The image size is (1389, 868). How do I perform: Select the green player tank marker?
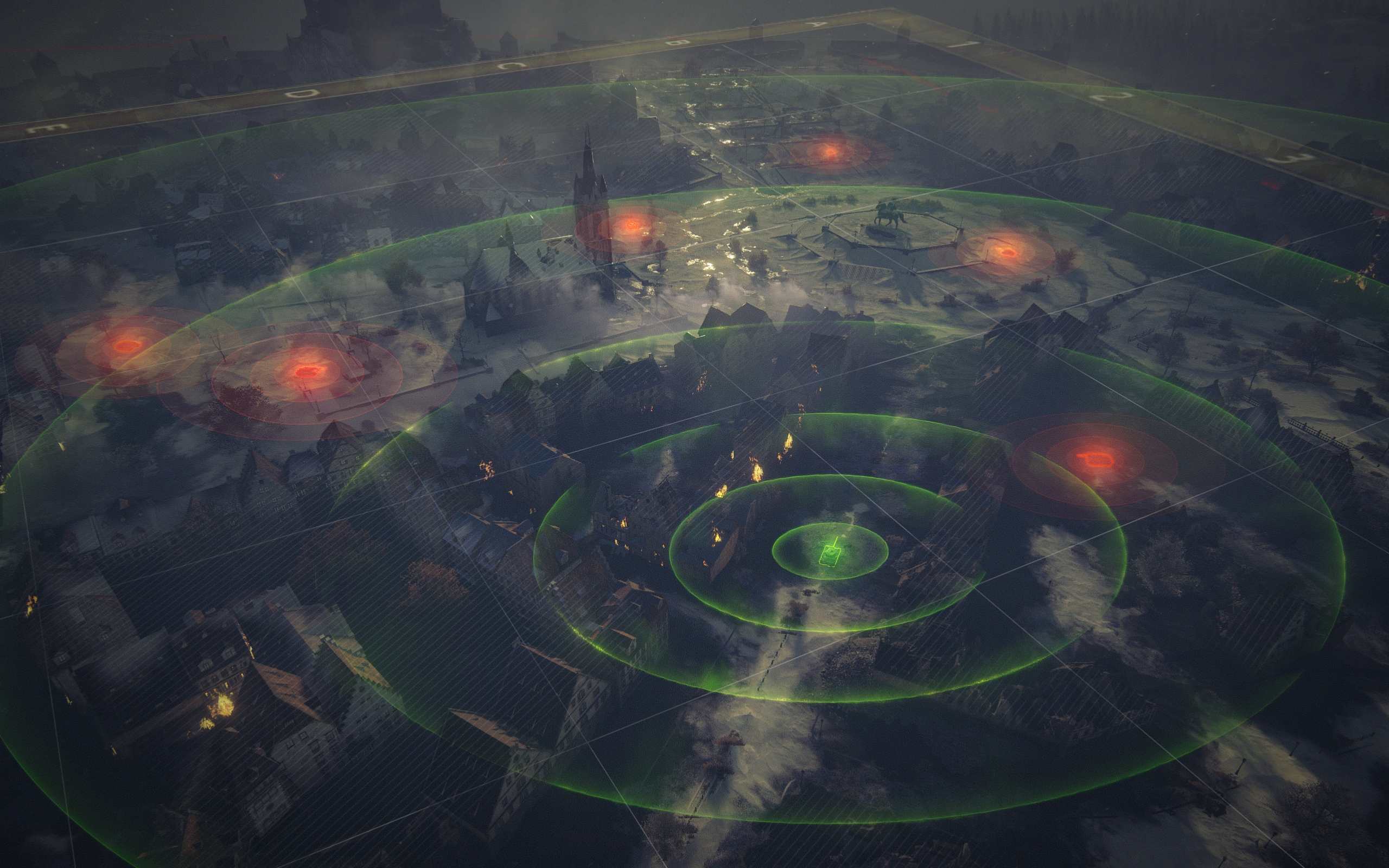tap(830, 552)
